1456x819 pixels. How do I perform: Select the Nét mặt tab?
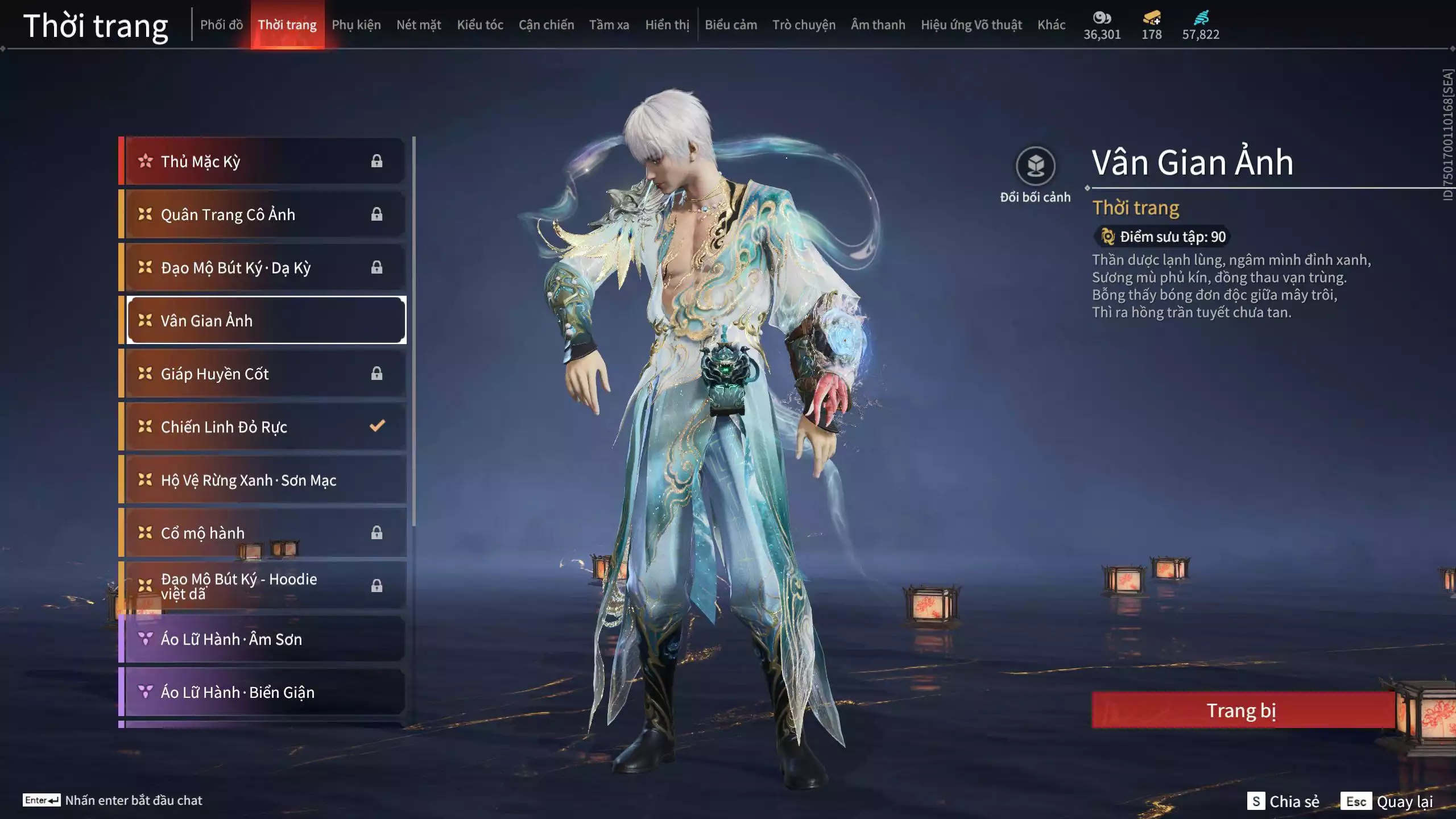pyautogui.click(x=419, y=25)
